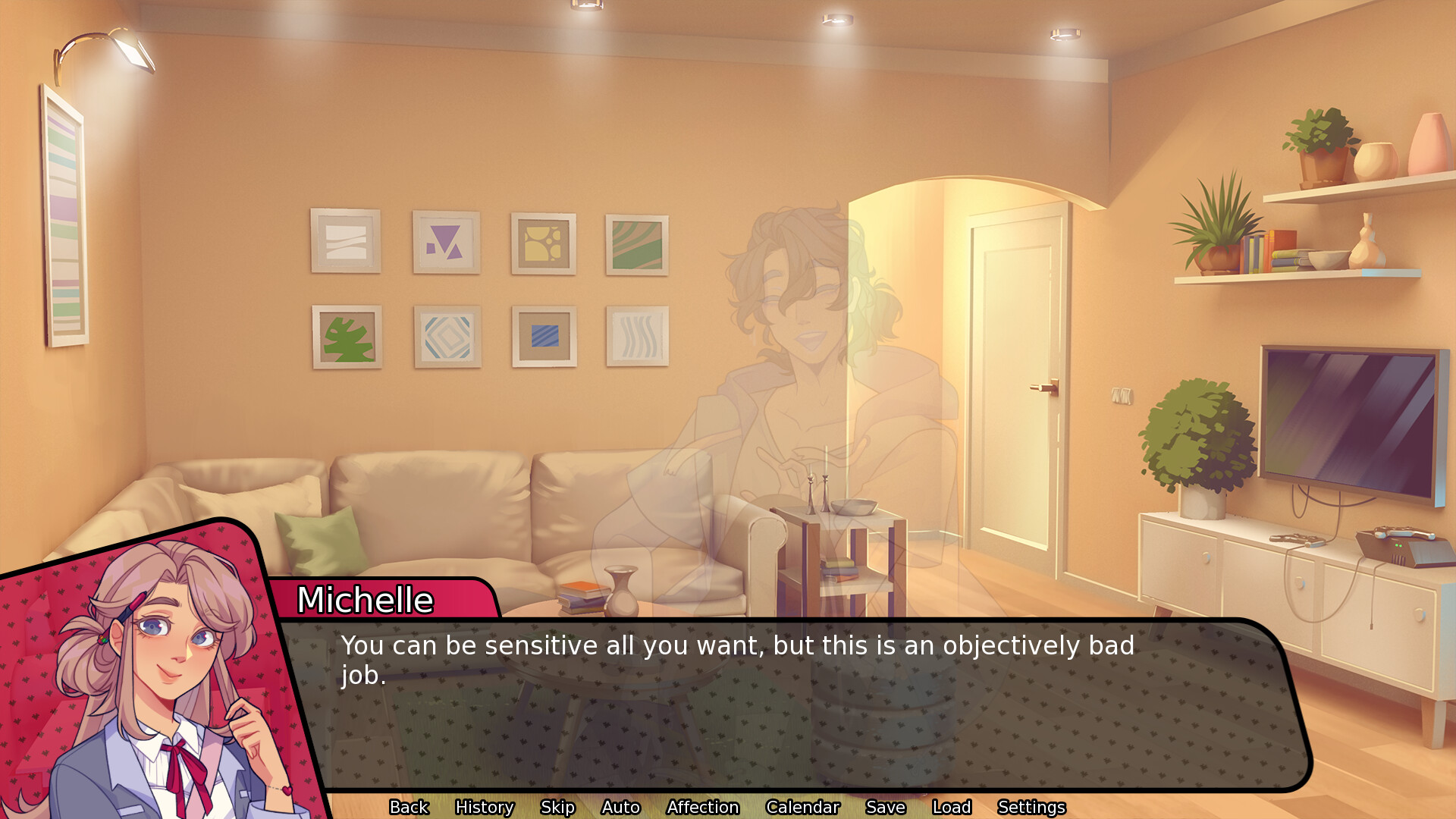Viewport: 1456px width, 819px height.
Task: Toggle Auto-advance dialogue mode
Action: [x=620, y=807]
